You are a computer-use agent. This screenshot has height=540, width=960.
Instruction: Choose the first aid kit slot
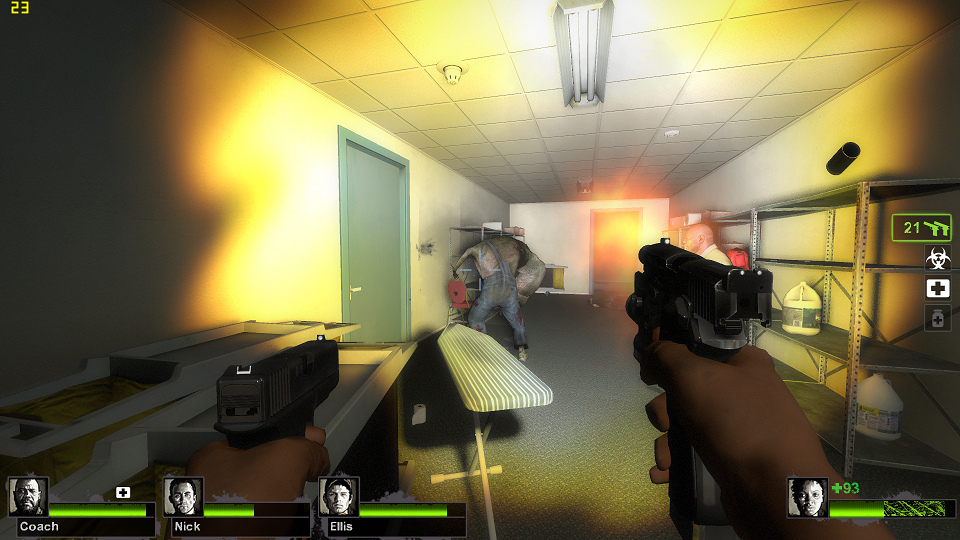click(x=937, y=289)
